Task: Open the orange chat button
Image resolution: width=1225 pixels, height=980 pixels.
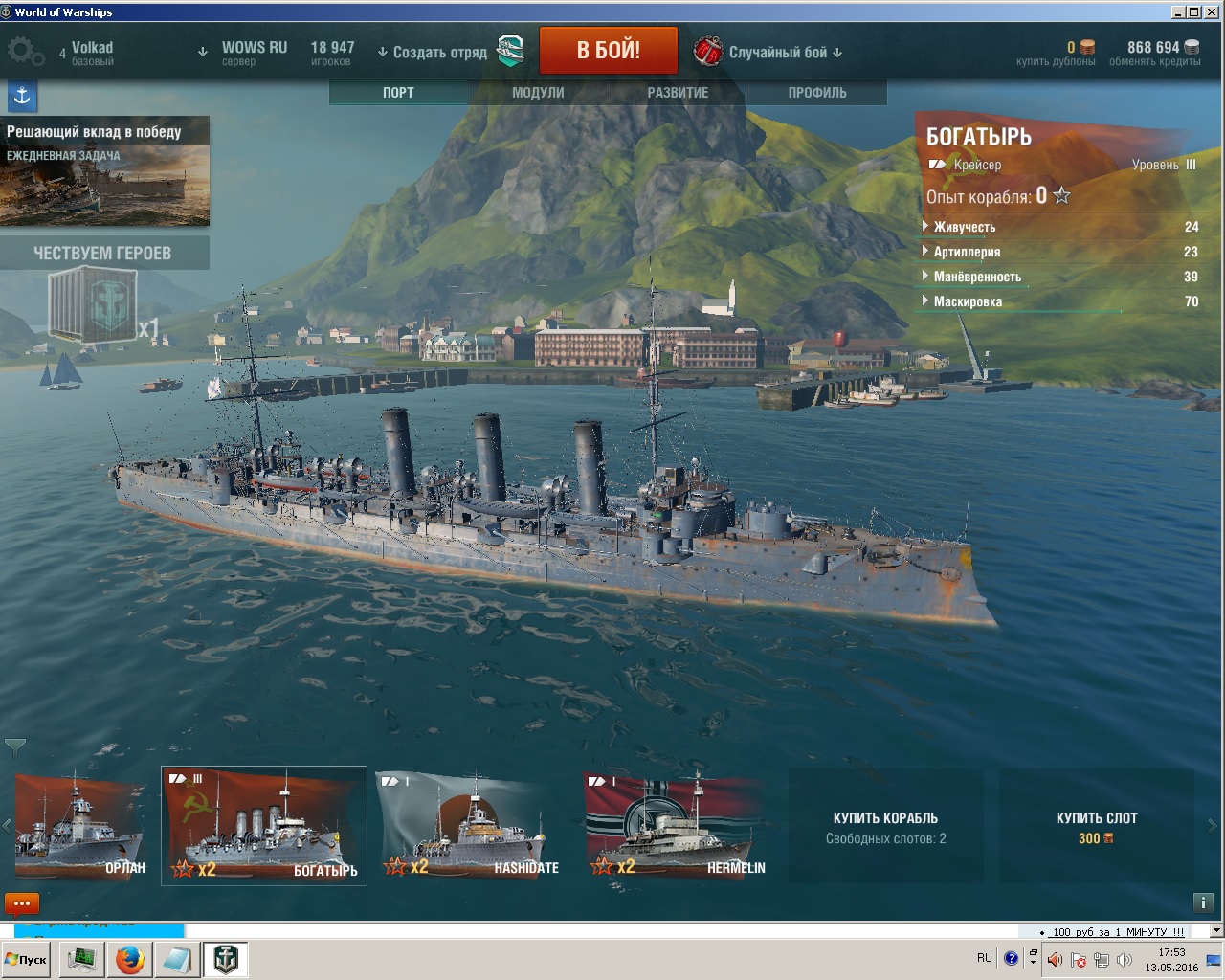Action: (22, 903)
